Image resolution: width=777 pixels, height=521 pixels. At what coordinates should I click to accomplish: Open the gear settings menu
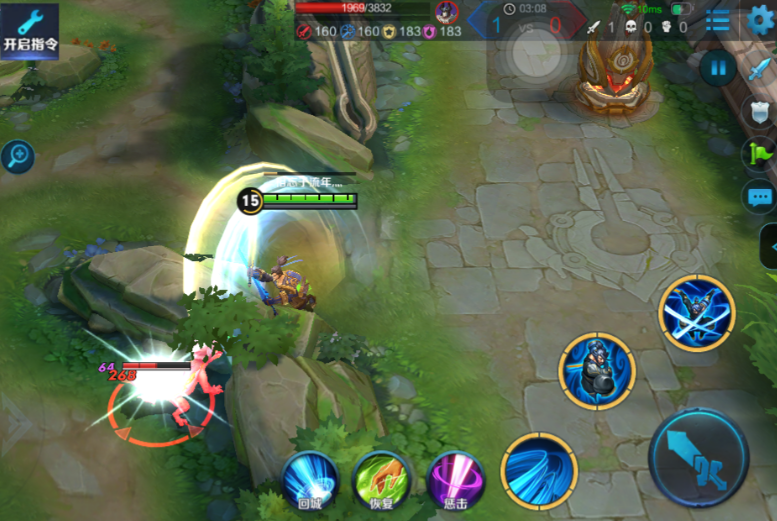[761, 20]
